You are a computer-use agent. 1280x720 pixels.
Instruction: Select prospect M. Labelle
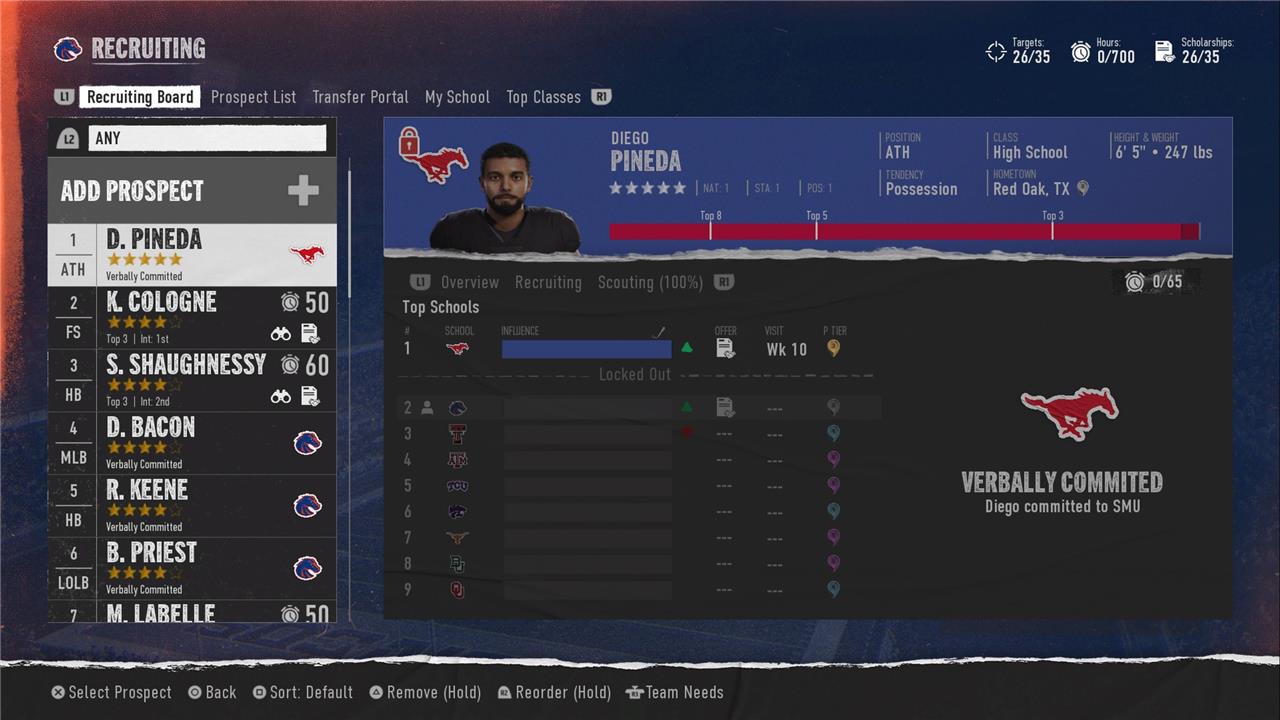click(192, 612)
